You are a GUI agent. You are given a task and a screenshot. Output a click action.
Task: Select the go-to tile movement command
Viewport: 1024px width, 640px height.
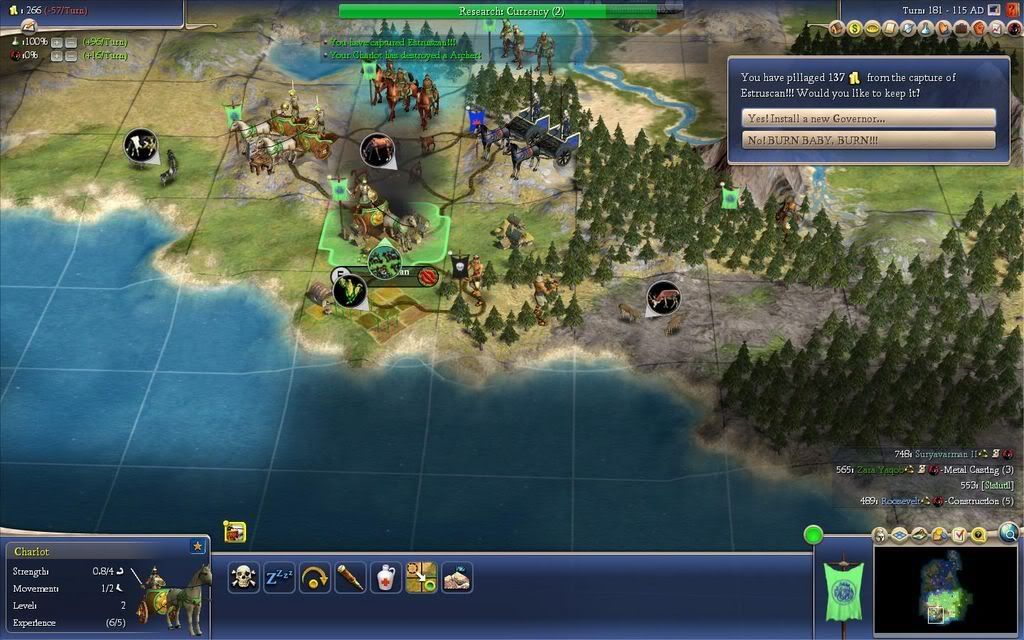click(422, 577)
